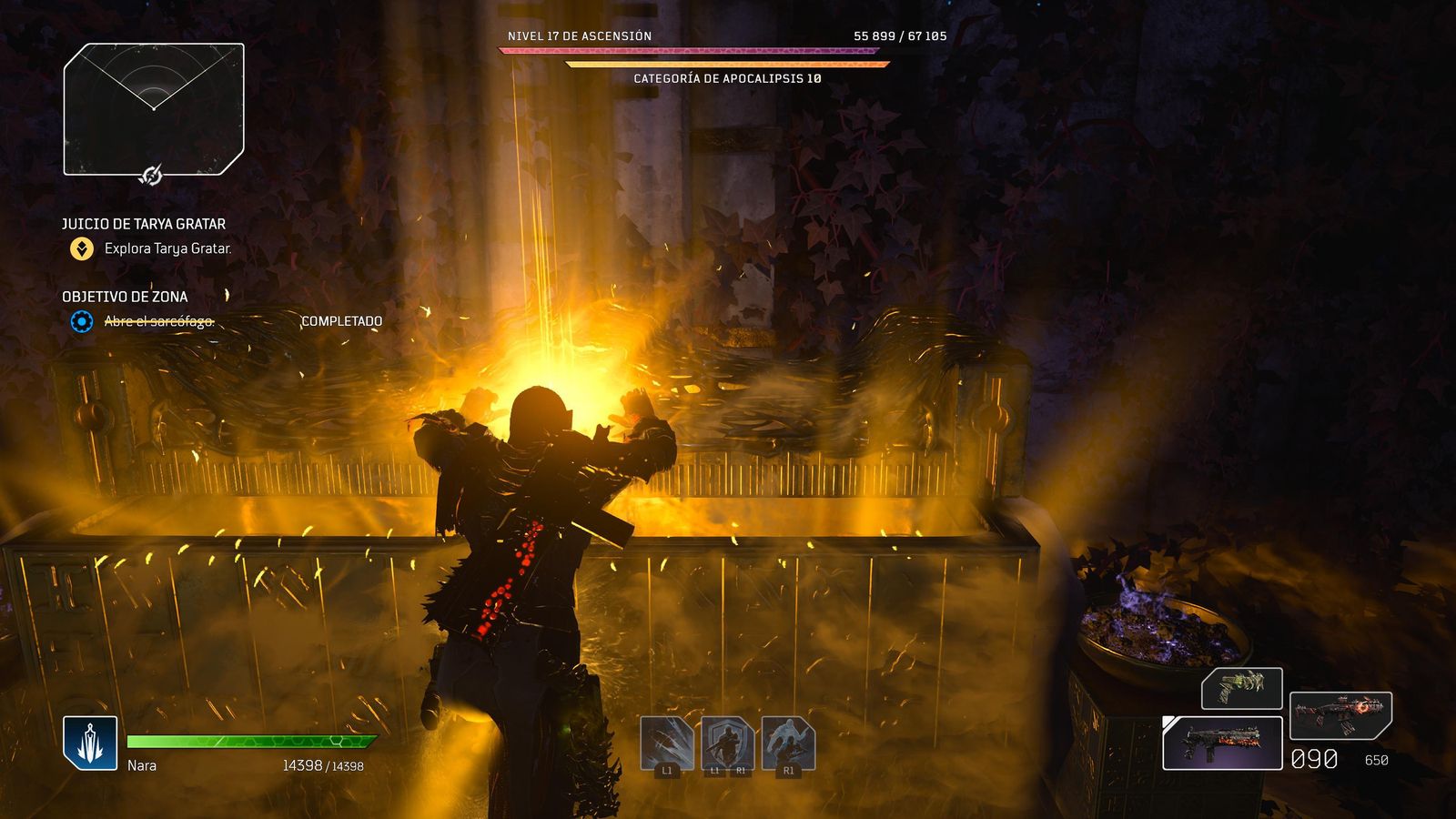Image resolution: width=1456 pixels, height=819 pixels.
Task: Click the completed 'Abre el sarcófago' zone objective
Action: 158,321
